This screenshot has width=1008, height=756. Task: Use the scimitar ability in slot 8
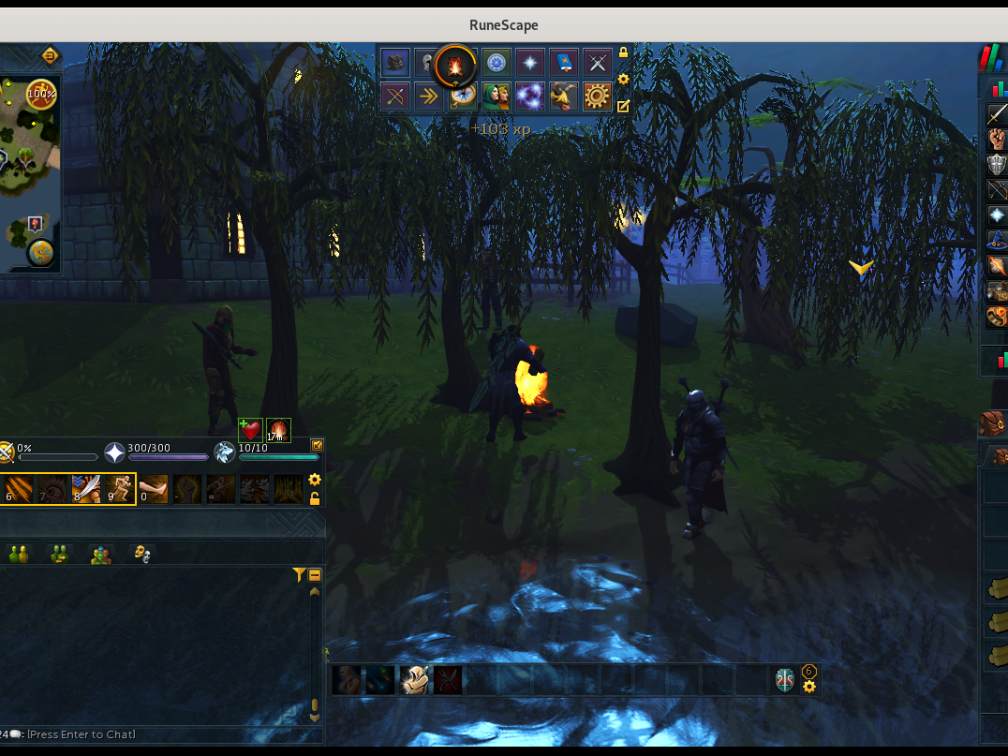pos(85,489)
